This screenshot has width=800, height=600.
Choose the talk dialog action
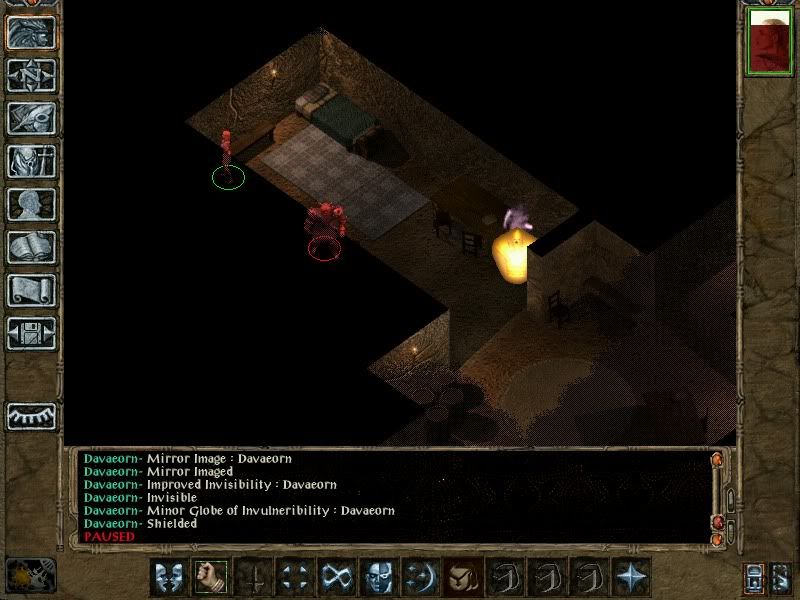169,577
